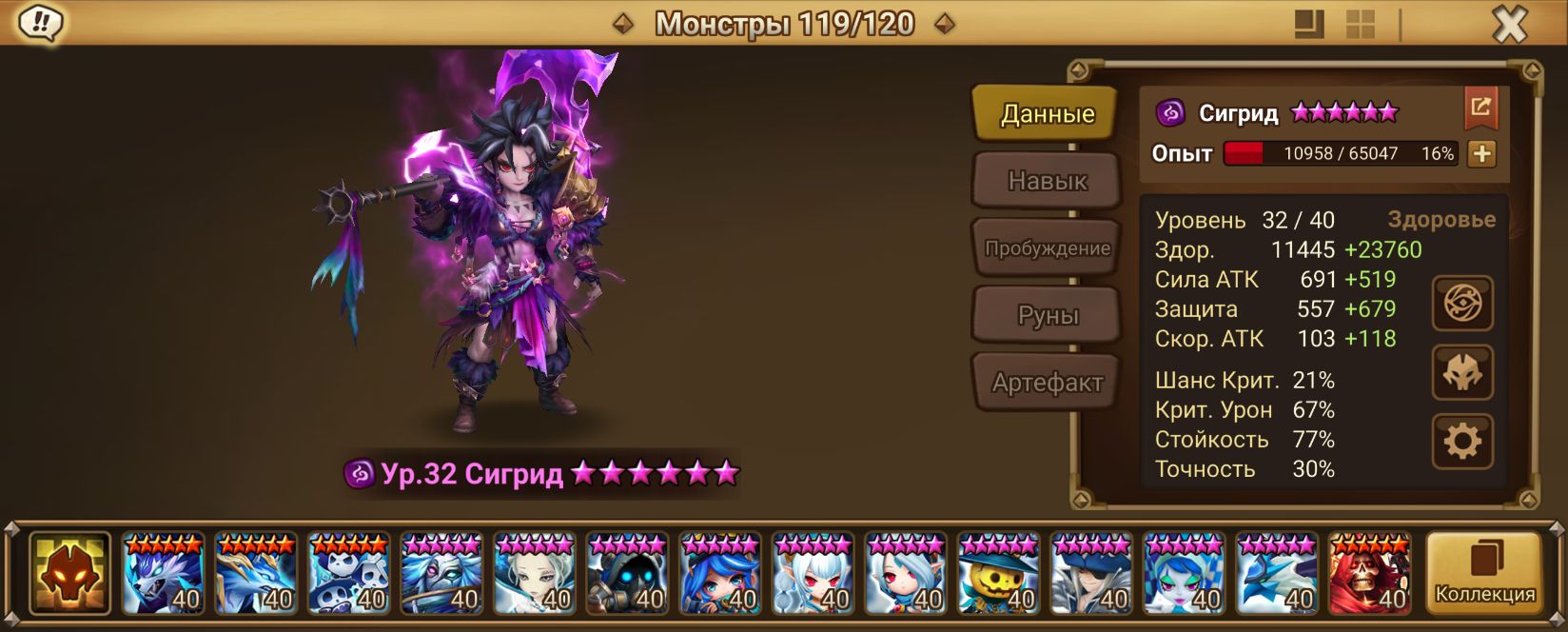Switch to the Навык tab
Viewport: 1568px width, 632px height.
(x=1047, y=181)
